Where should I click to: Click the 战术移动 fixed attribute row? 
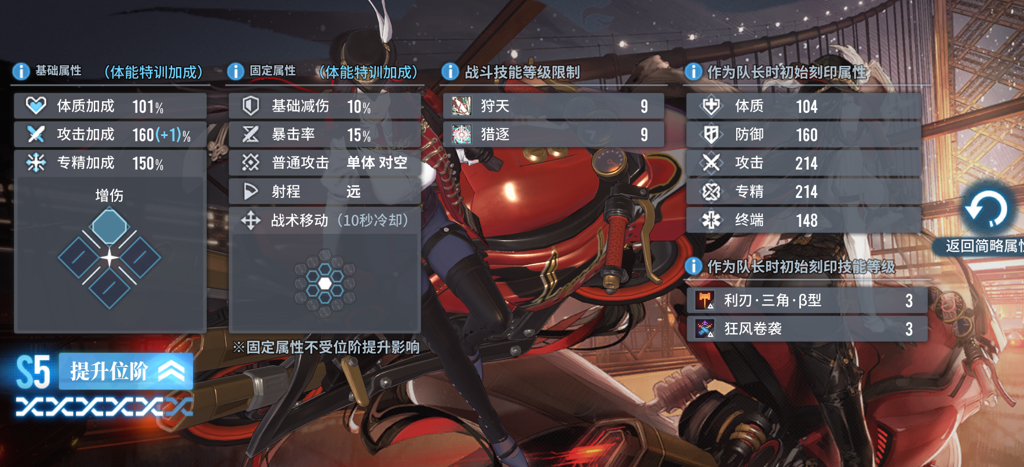tap(324, 220)
